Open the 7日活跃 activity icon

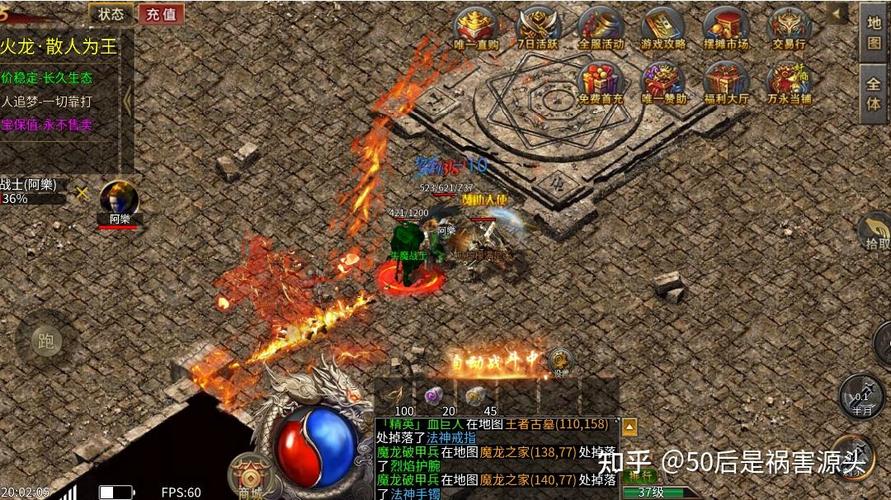538,28
